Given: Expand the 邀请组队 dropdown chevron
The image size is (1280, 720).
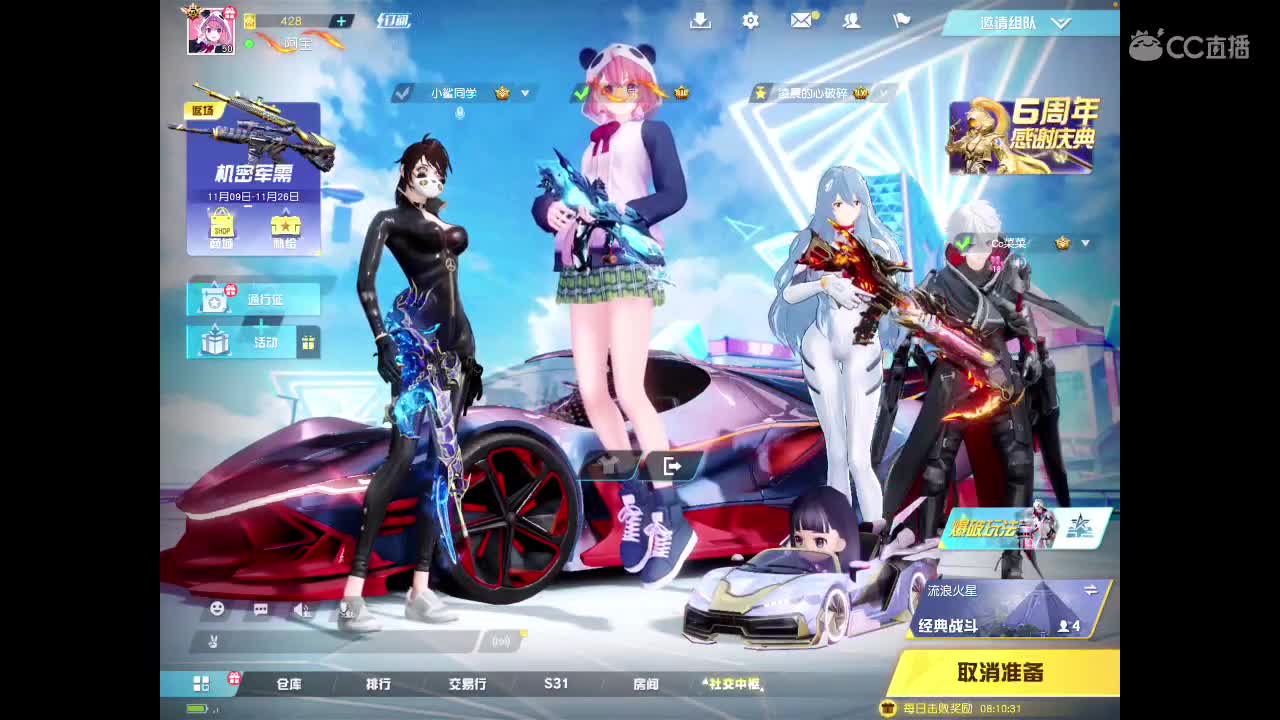Looking at the screenshot, I should point(1060,22).
